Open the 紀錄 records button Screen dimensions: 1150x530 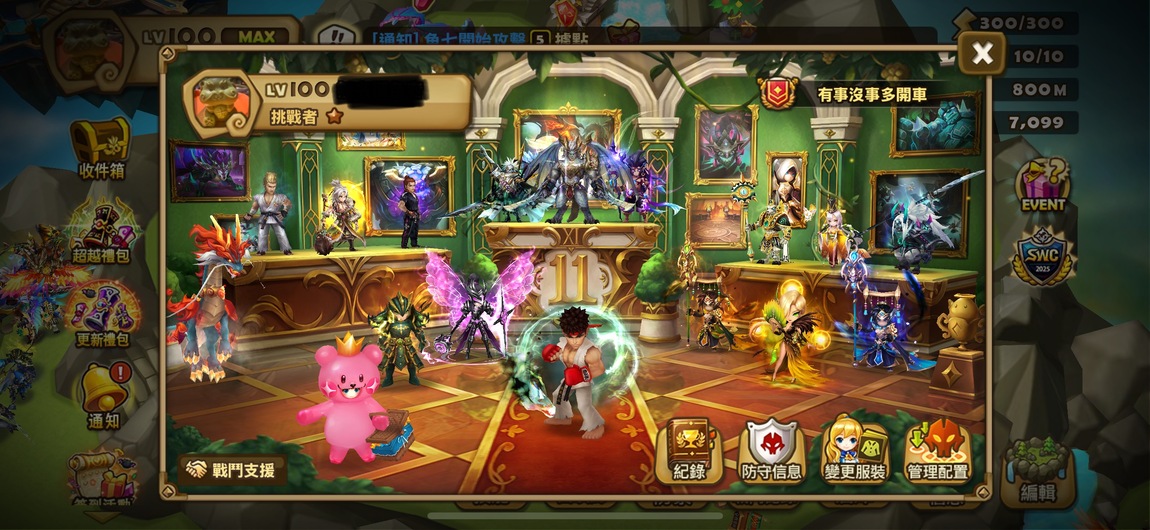point(689,451)
